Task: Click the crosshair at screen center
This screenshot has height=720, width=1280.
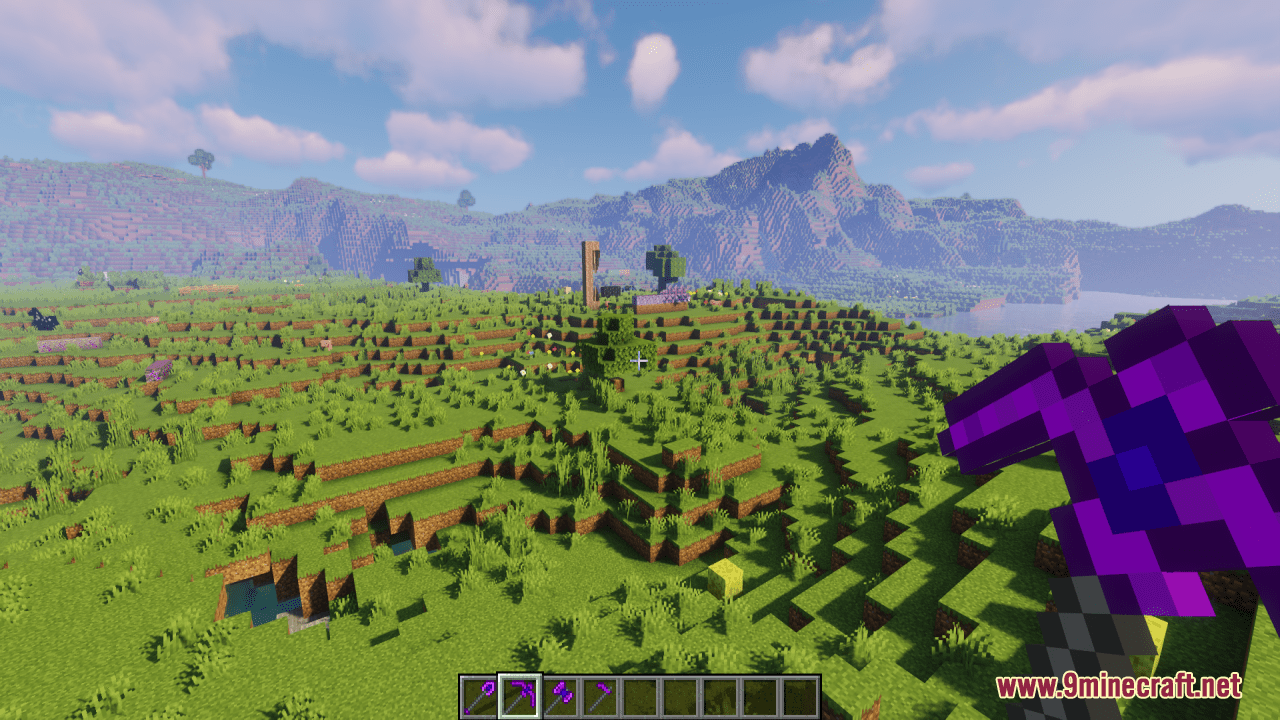Action: click(638, 360)
